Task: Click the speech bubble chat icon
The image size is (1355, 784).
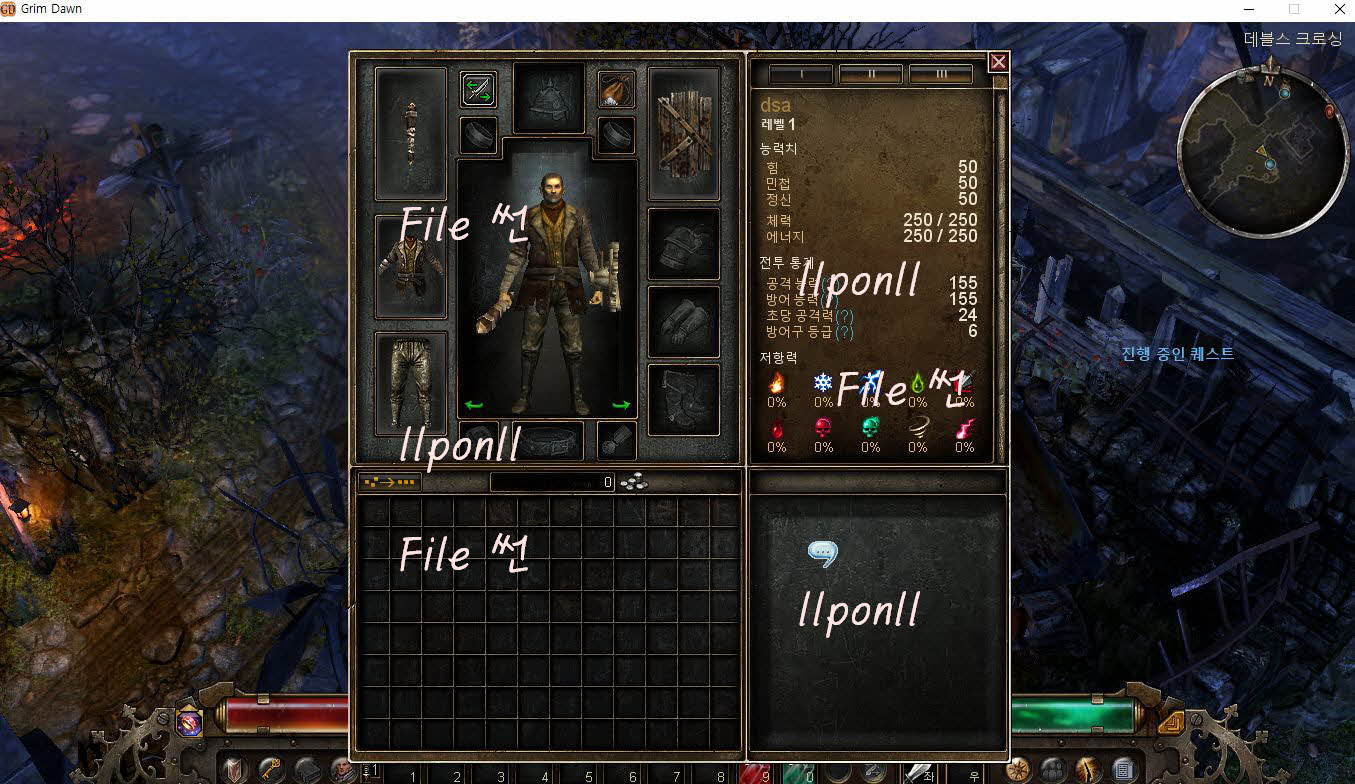Action: (x=822, y=553)
